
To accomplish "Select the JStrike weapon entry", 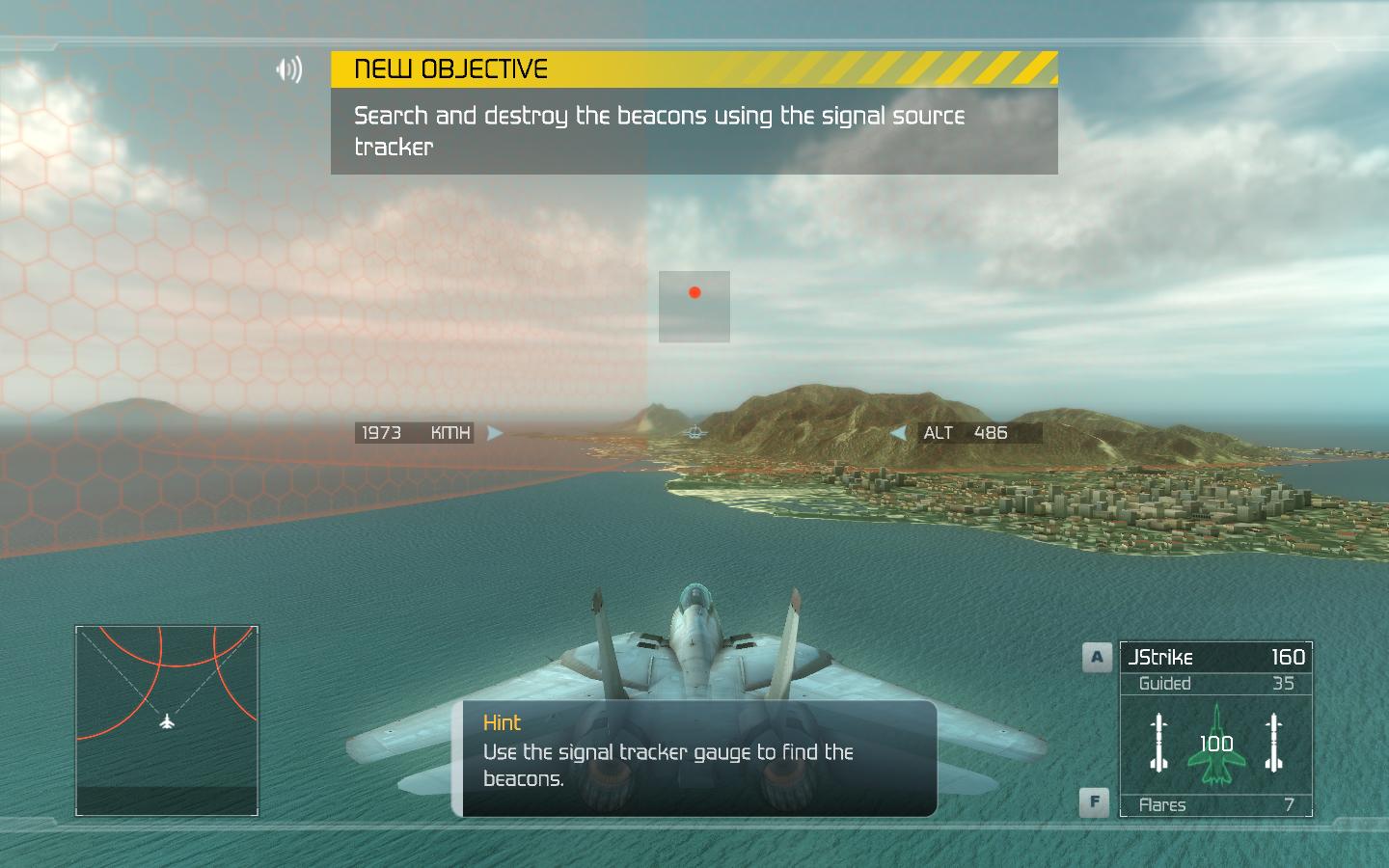I will (x=1215, y=658).
